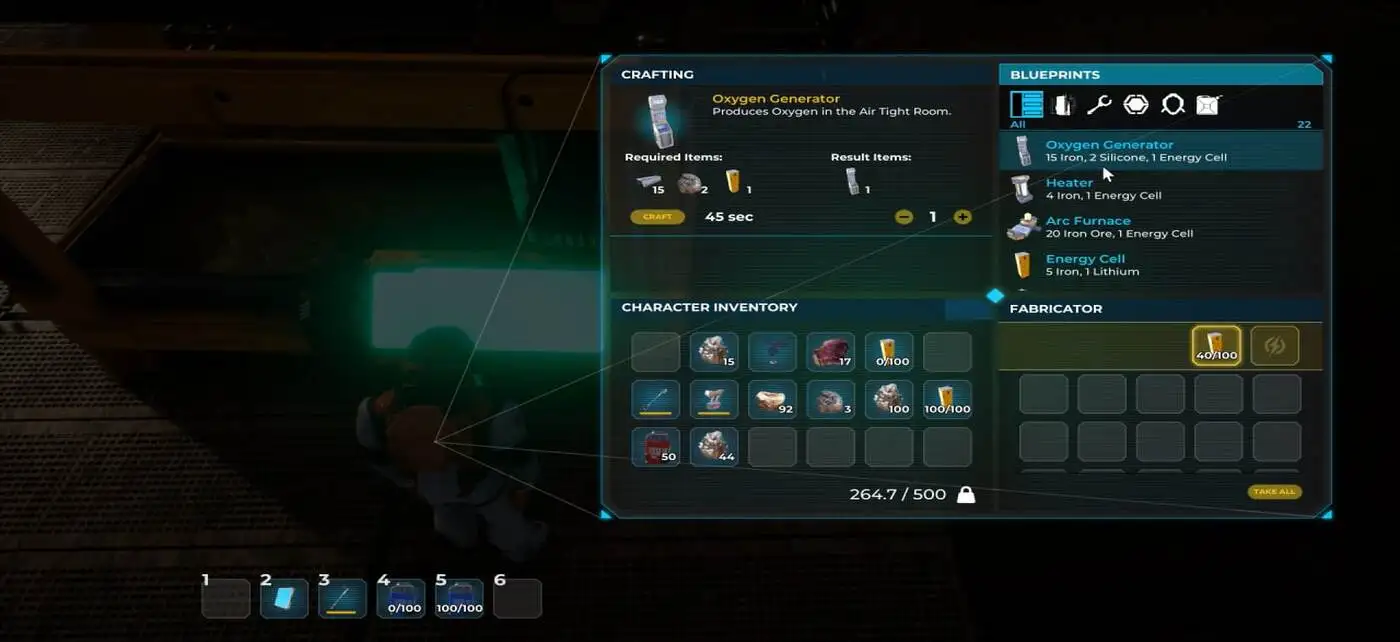Select the red meat stack of 17

[x=831, y=352]
